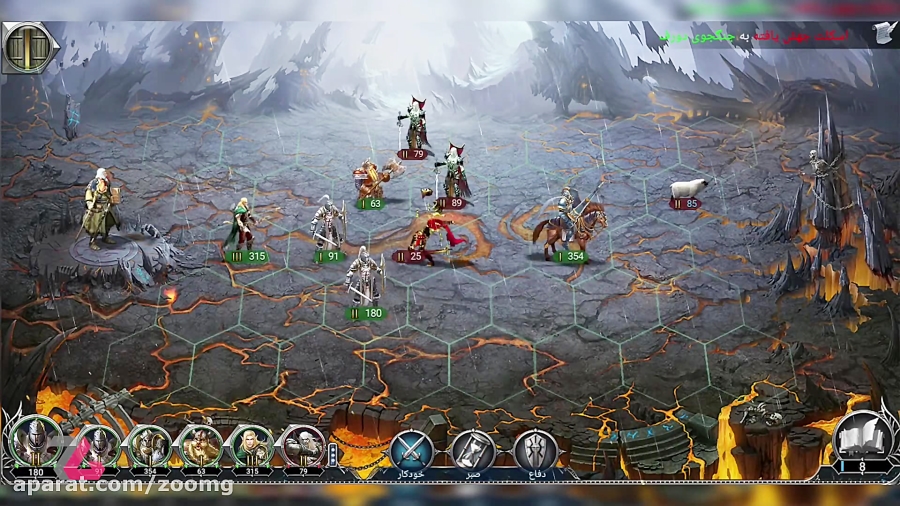Viewport: 900px width, 506px height.
Task: Select the shield defend action
Action: [x=536, y=448]
